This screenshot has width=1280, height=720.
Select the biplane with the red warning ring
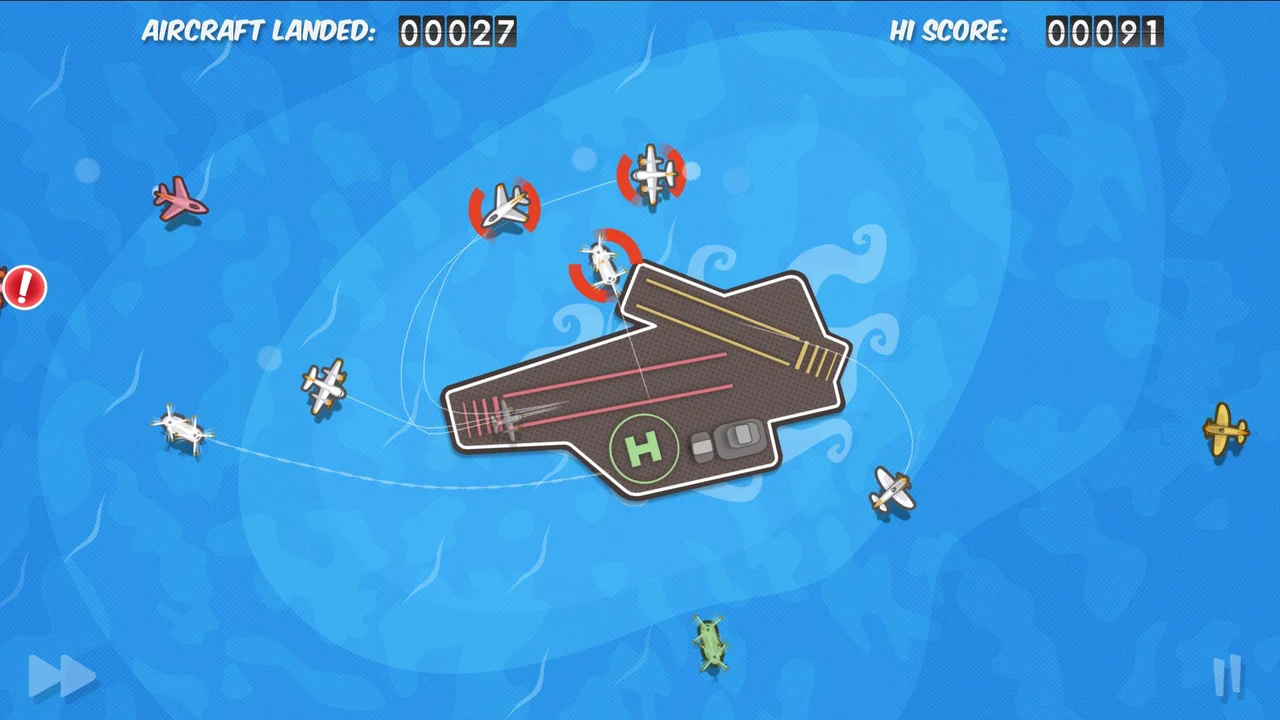[x=650, y=175]
